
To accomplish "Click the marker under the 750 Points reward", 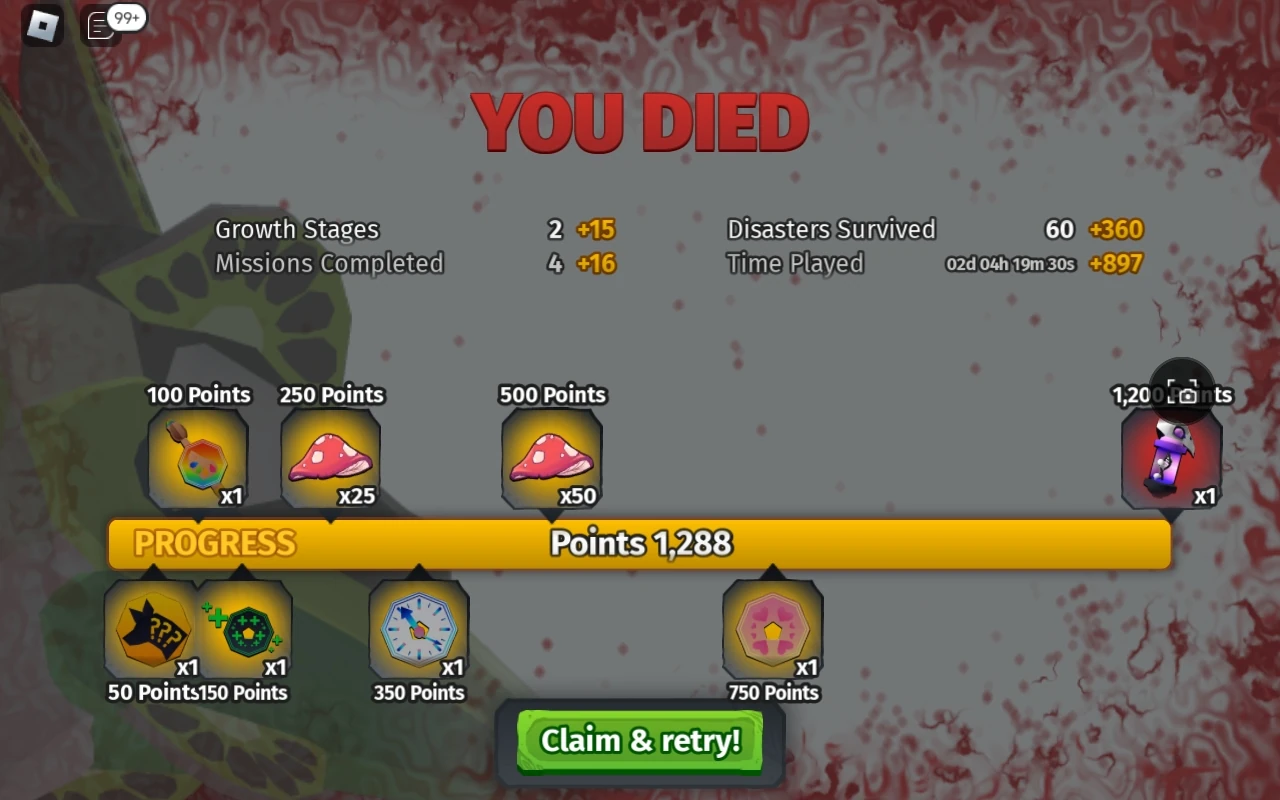I will 771,570.
